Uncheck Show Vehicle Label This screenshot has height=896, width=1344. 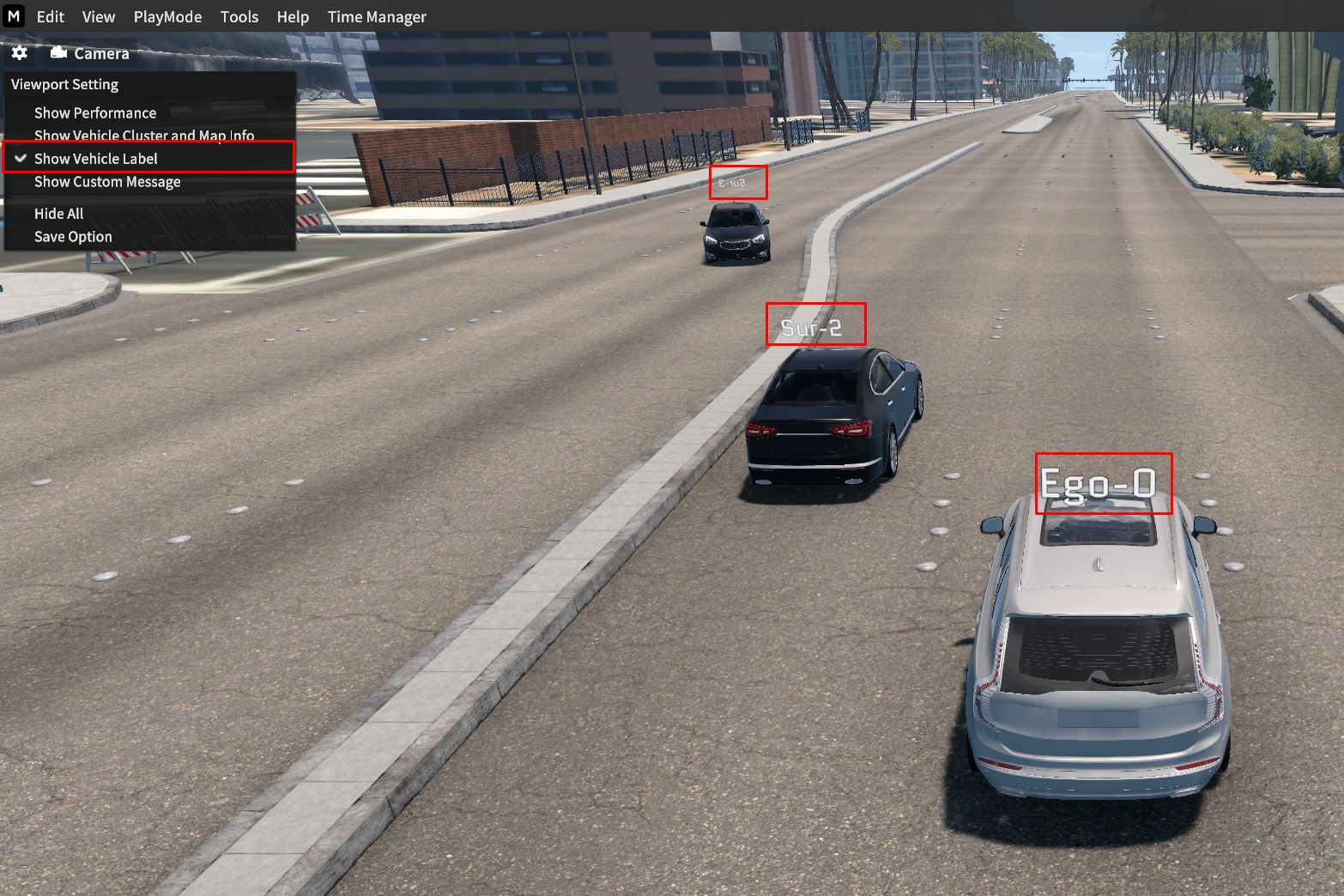point(96,159)
